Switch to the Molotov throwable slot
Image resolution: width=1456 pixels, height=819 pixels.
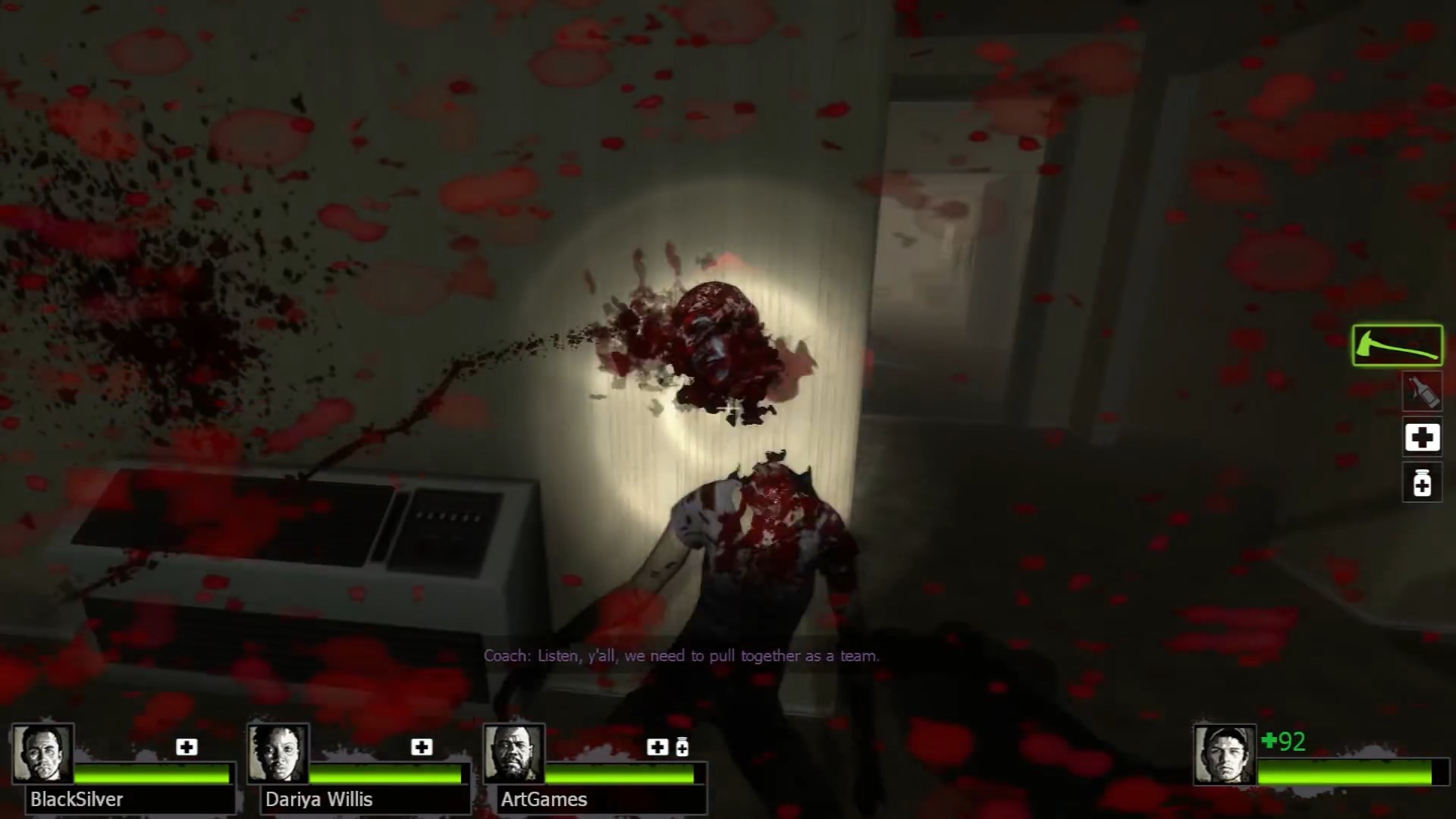[1423, 391]
